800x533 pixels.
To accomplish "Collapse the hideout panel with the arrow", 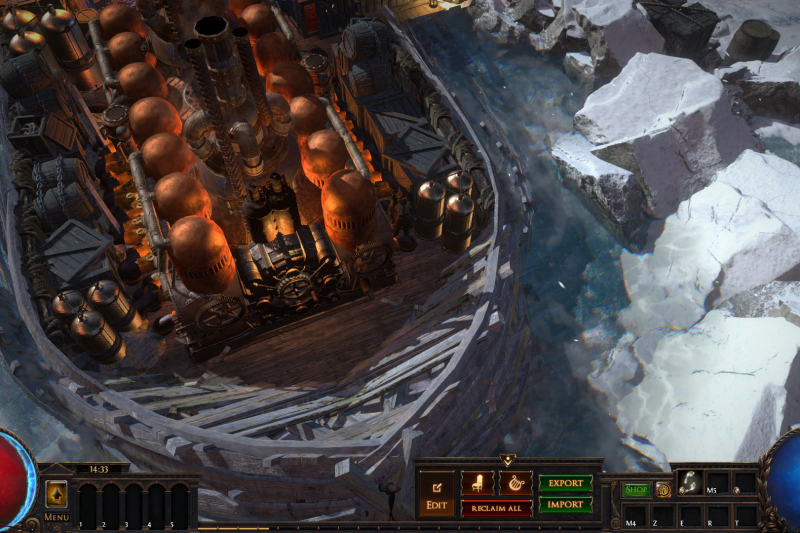I will [507, 460].
